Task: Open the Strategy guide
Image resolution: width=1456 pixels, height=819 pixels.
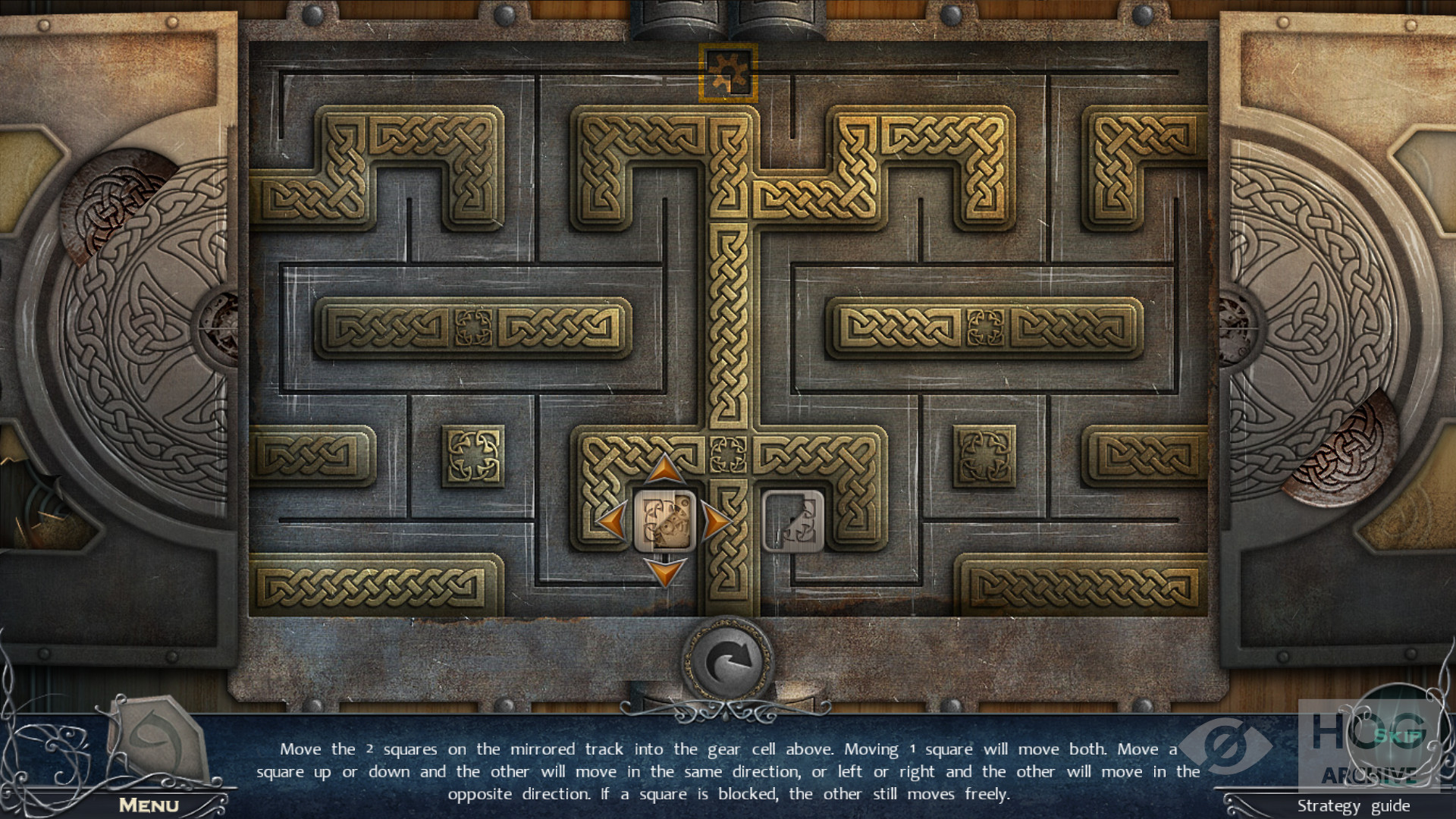Action: click(x=1353, y=805)
